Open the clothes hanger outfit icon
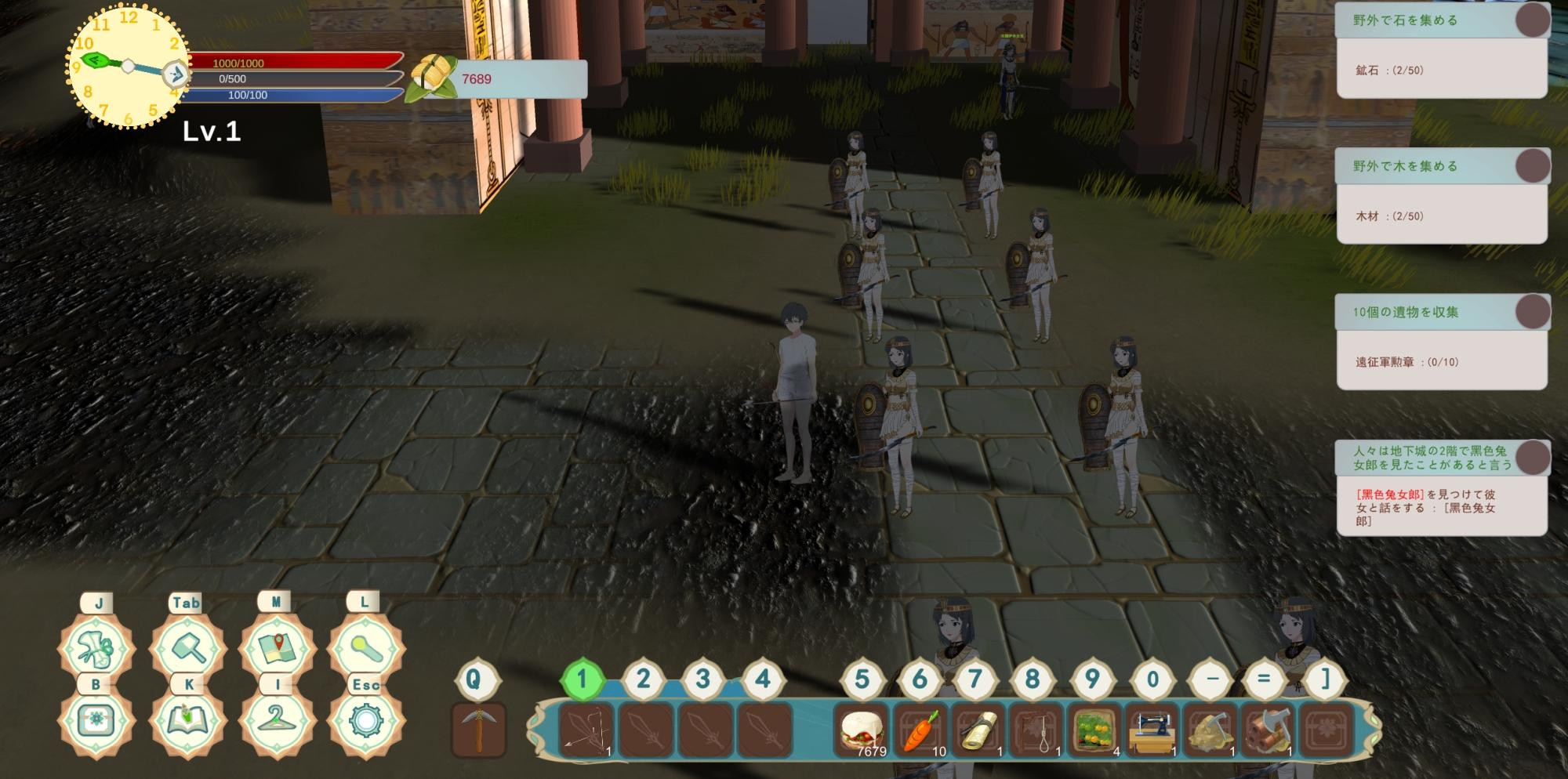This screenshot has height=779, width=1568. click(x=276, y=721)
